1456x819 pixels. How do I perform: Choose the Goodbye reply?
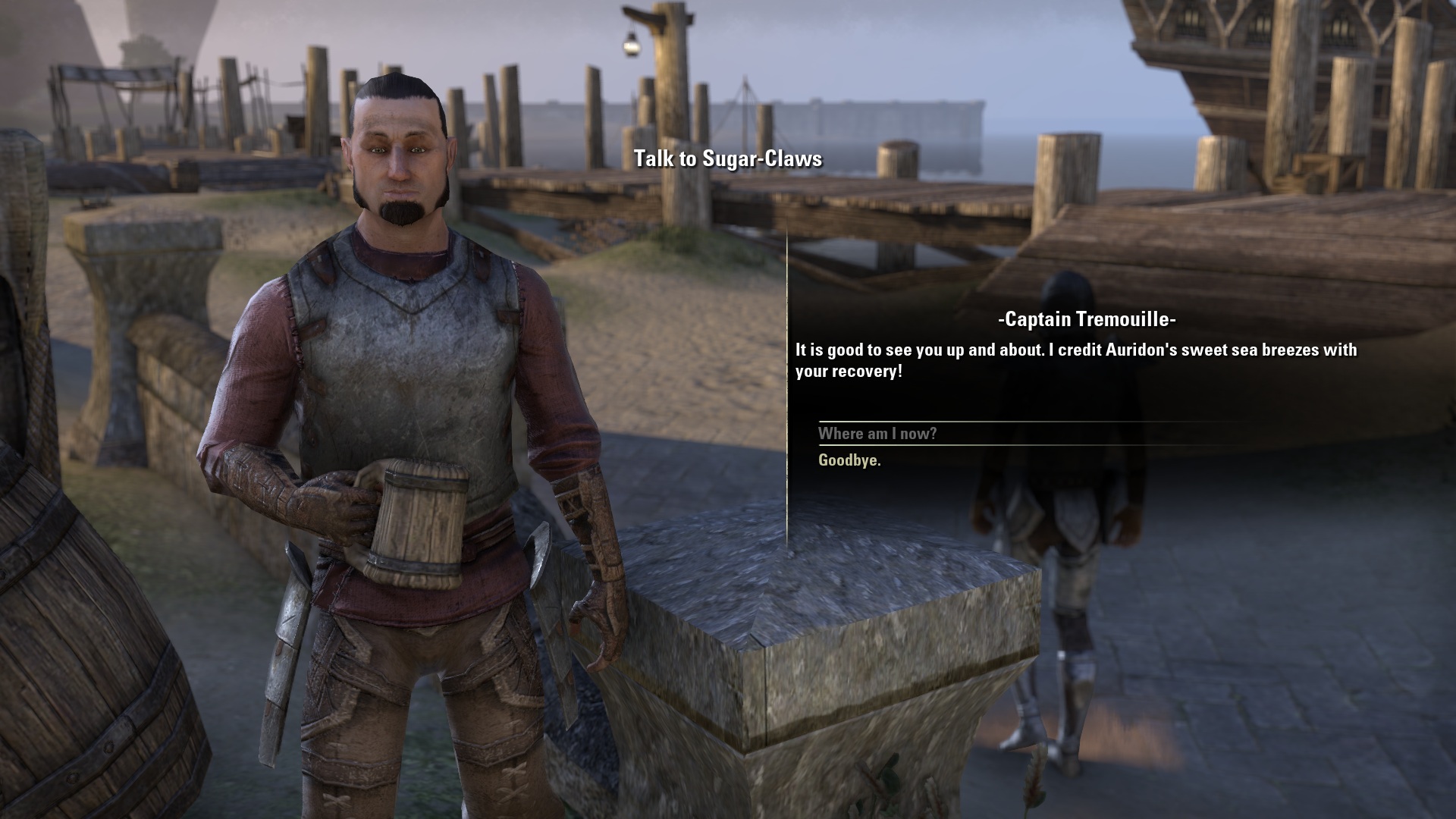(849, 460)
